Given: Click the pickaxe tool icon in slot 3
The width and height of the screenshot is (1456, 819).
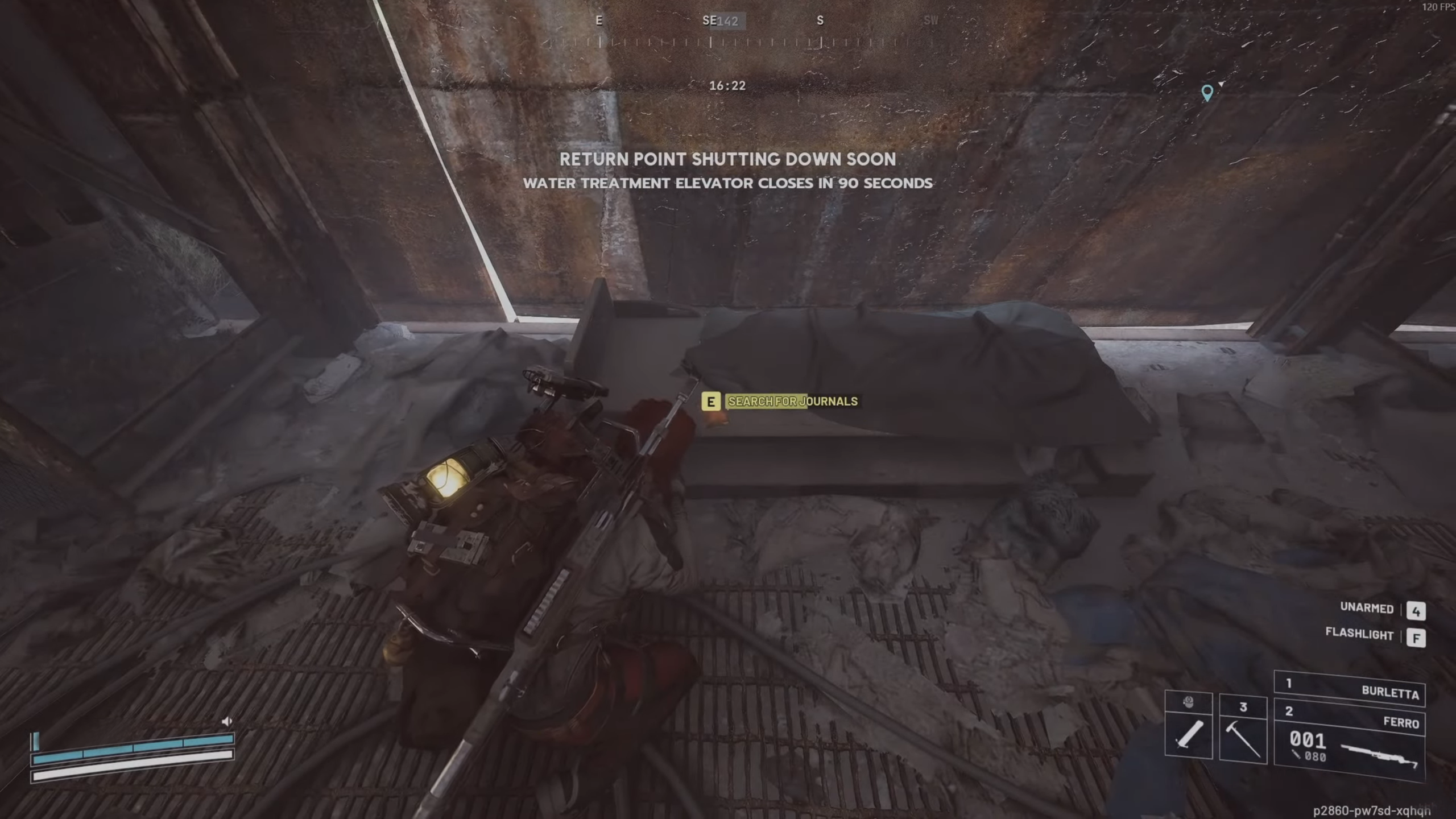Looking at the screenshot, I should (1242, 739).
